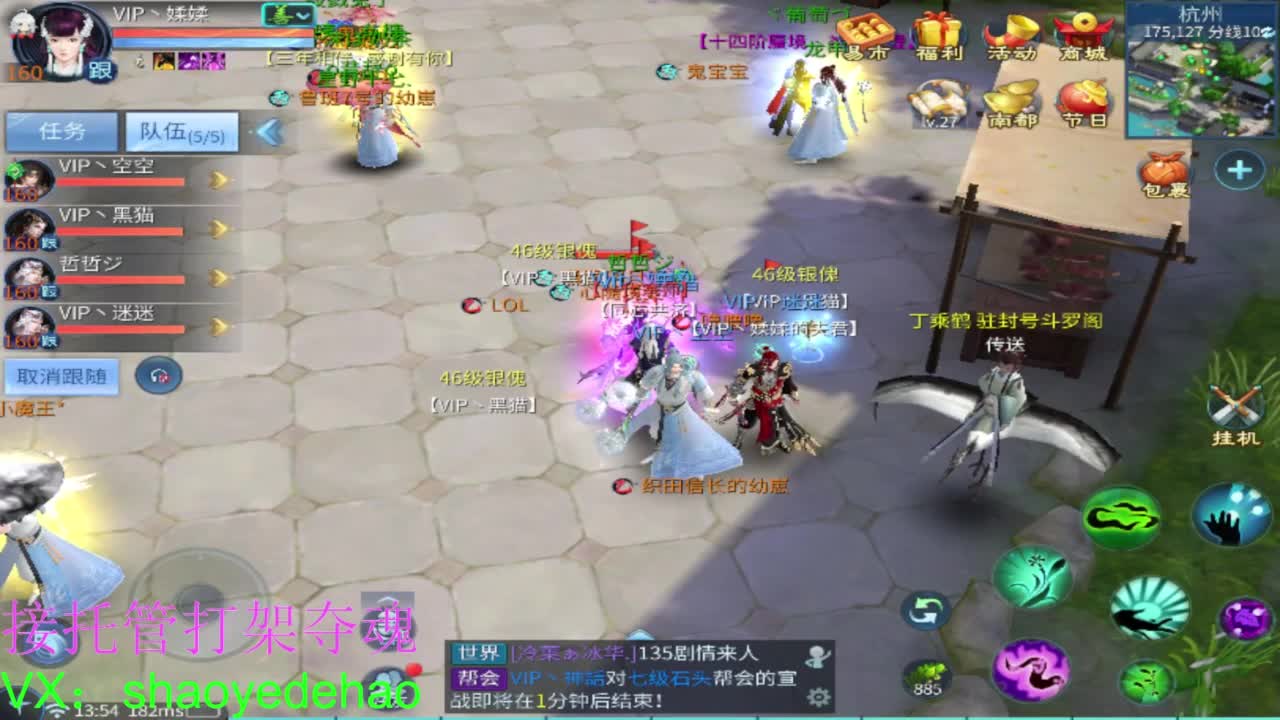Switch to the 任务 quest tab
This screenshot has height=720, width=1280.
pos(62,131)
